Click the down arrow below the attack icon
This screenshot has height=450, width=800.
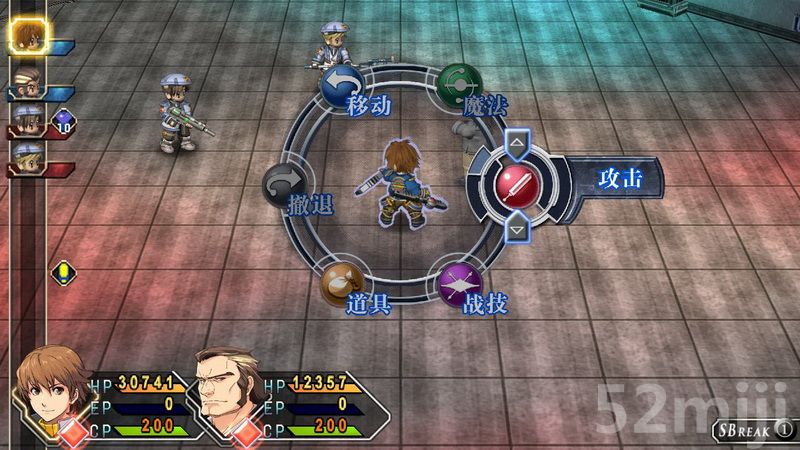pyautogui.click(x=516, y=229)
